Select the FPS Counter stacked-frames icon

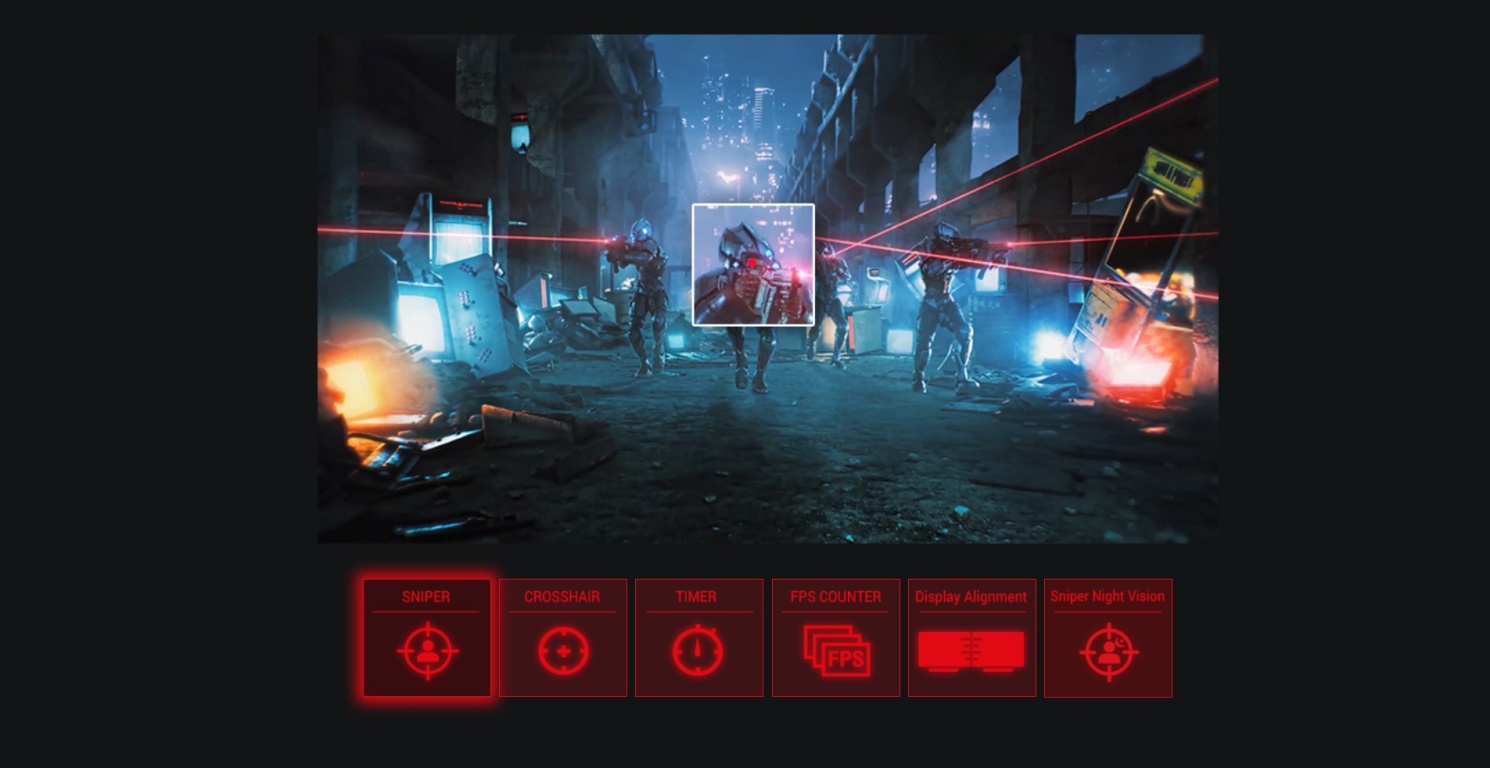click(835, 650)
